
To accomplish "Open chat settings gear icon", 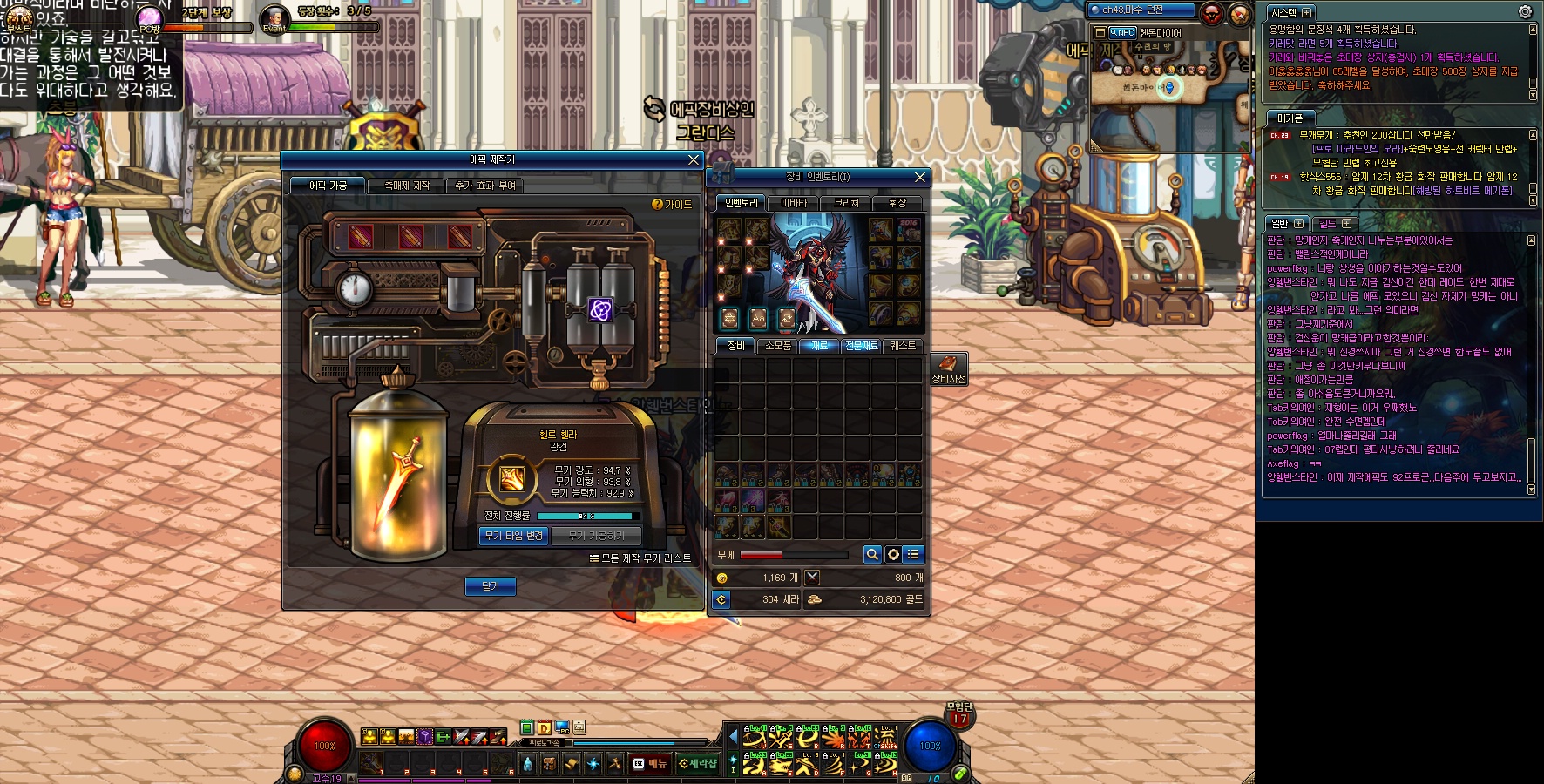I will pyautogui.click(x=1525, y=12).
